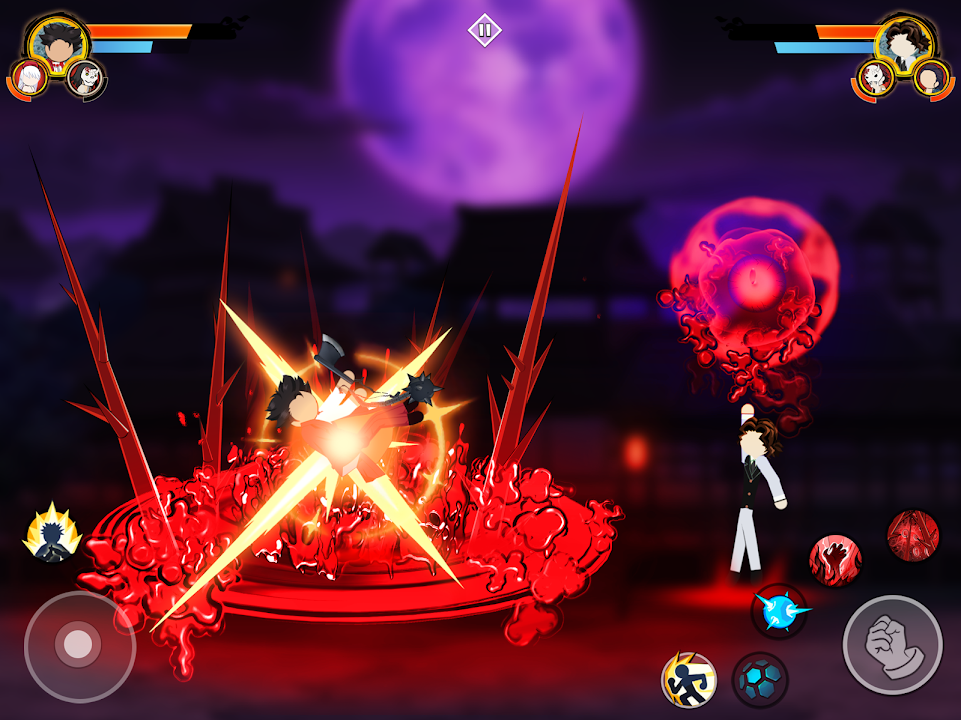Screen dimensions: 961x720
Task: Pause the fight with the top button
Action: (484, 30)
